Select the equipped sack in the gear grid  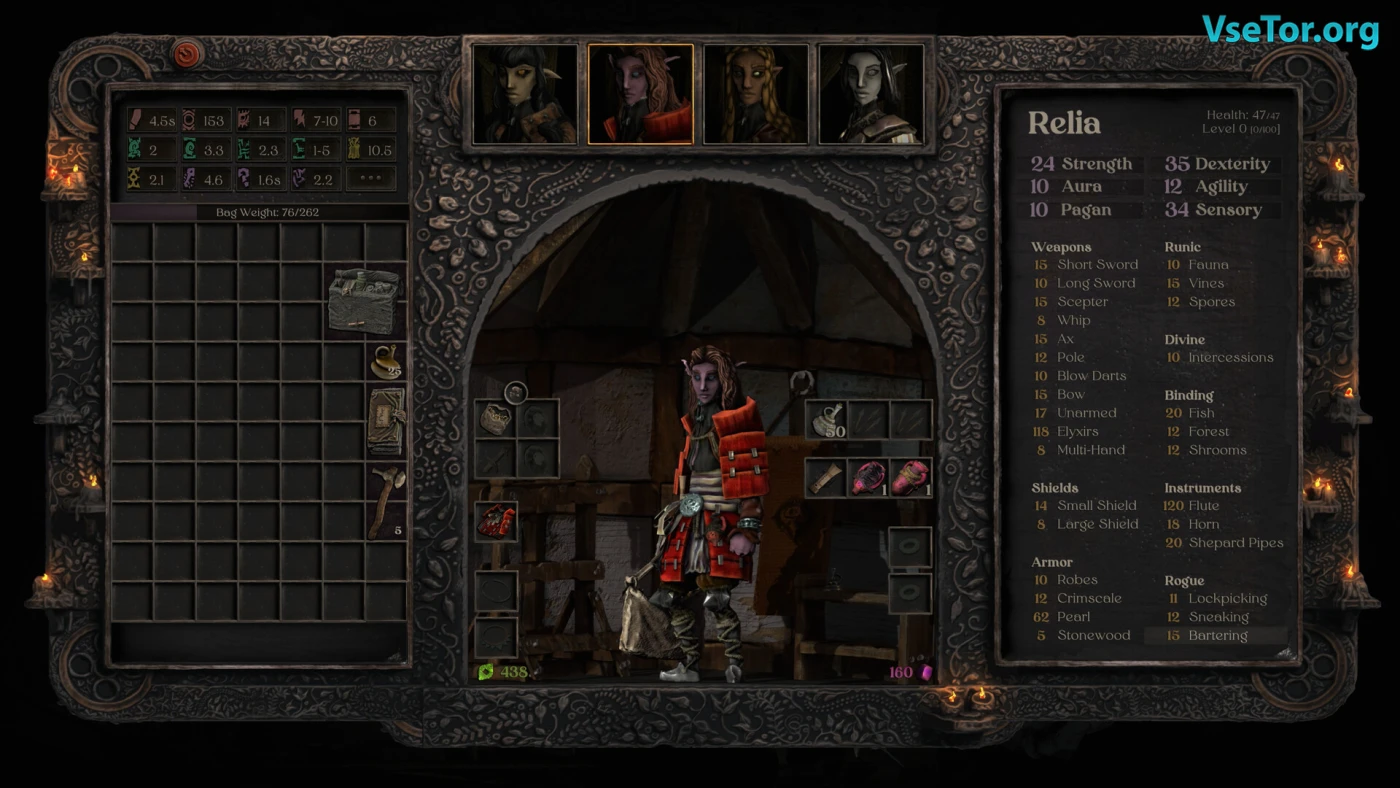pos(496,418)
